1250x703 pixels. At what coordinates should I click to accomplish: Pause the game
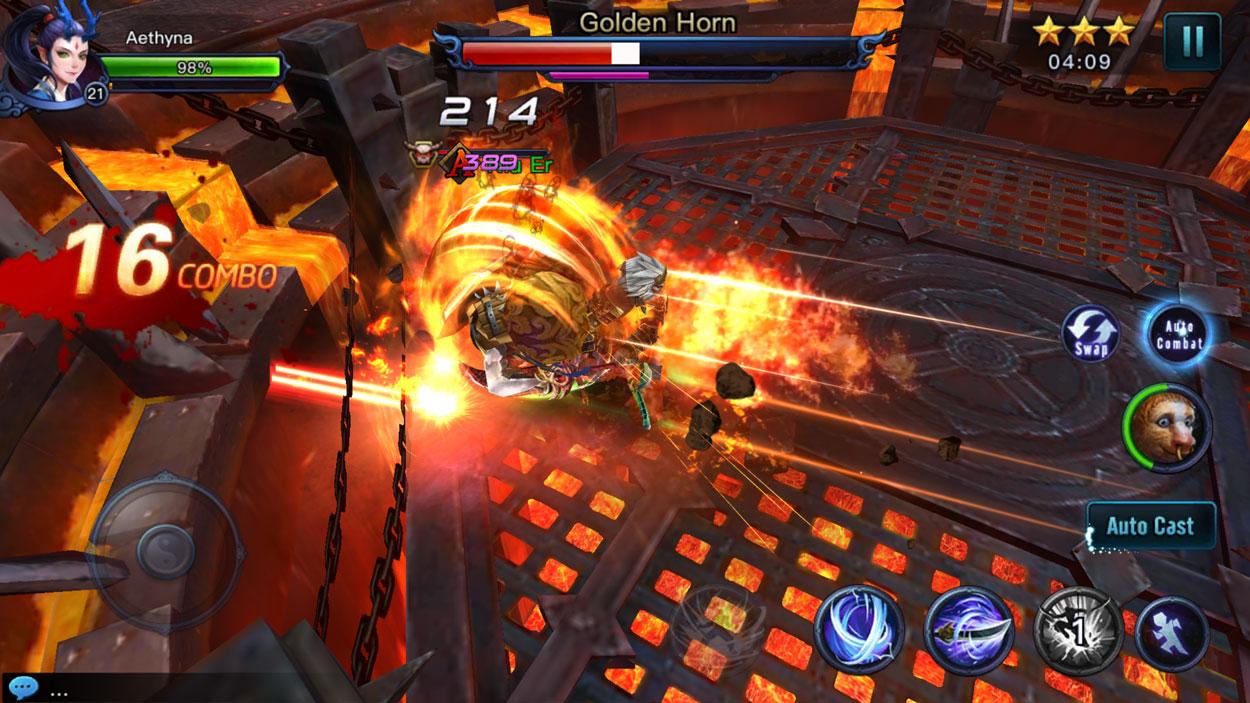(x=1192, y=42)
